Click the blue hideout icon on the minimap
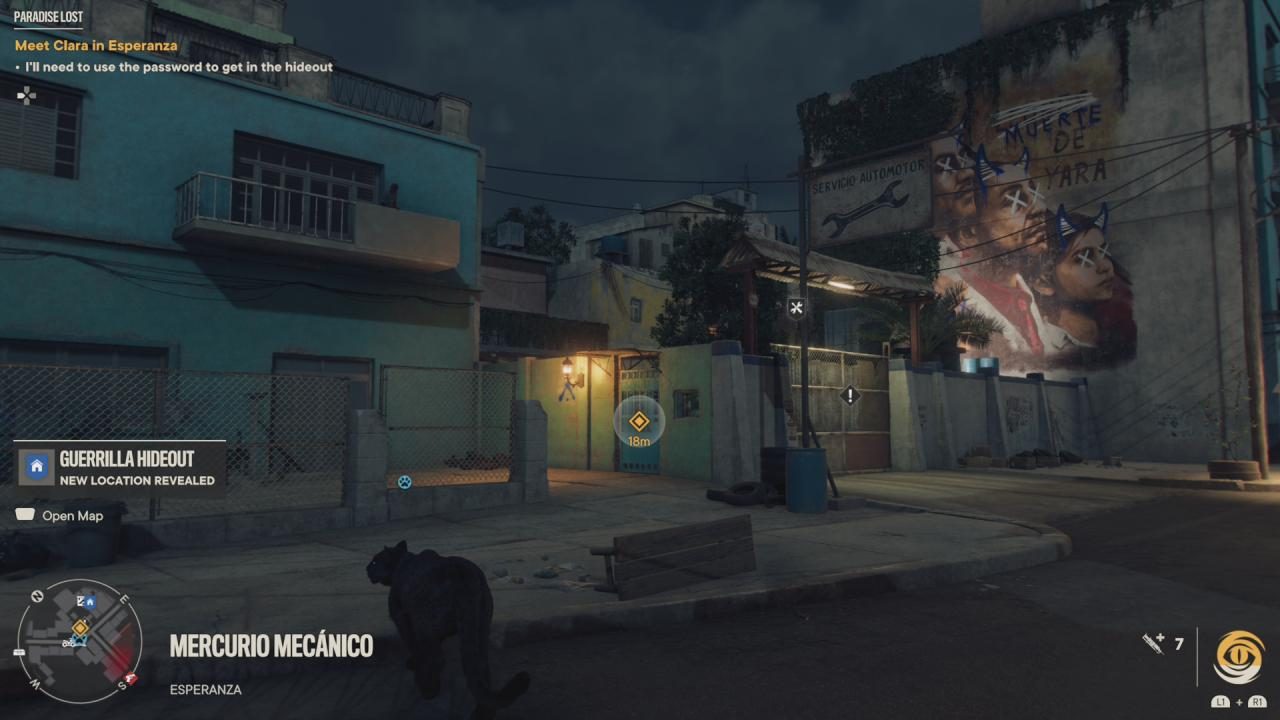The image size is (1280, 720). (x=90, y=601)
